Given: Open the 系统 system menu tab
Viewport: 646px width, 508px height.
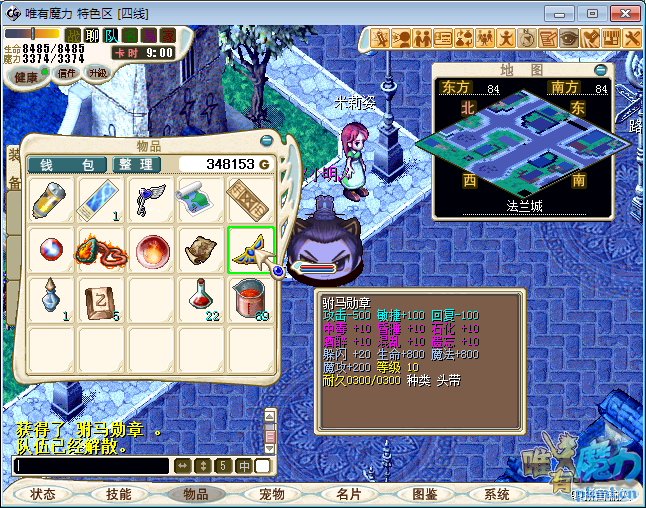Looking at the screenshot, I should pyautogui.click(x=497, y=494).
